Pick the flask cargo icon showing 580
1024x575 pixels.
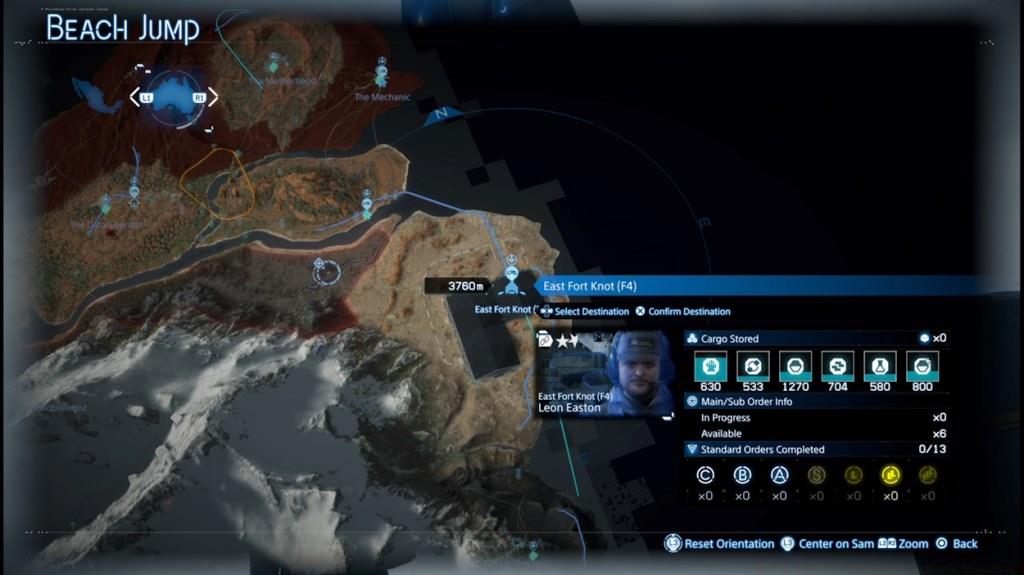[x=879, y=366]
